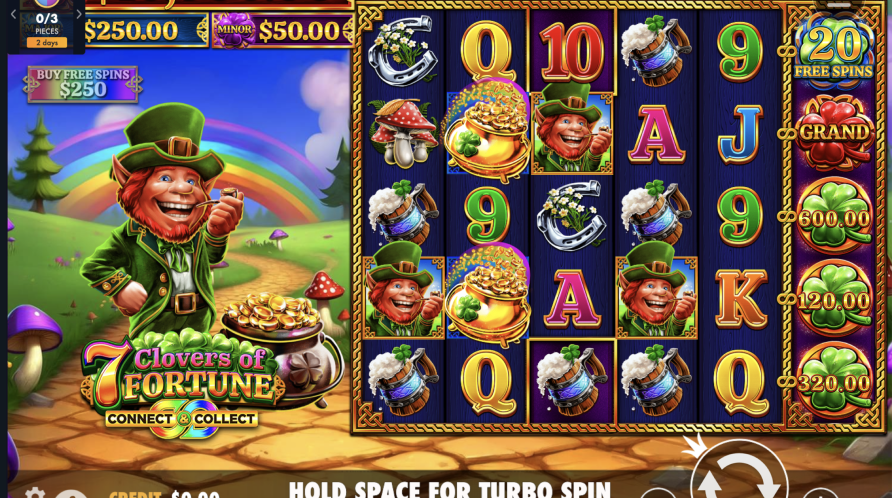Buy free spins for $250
This screenshot has height=498, width=892.
click(84, 84)
